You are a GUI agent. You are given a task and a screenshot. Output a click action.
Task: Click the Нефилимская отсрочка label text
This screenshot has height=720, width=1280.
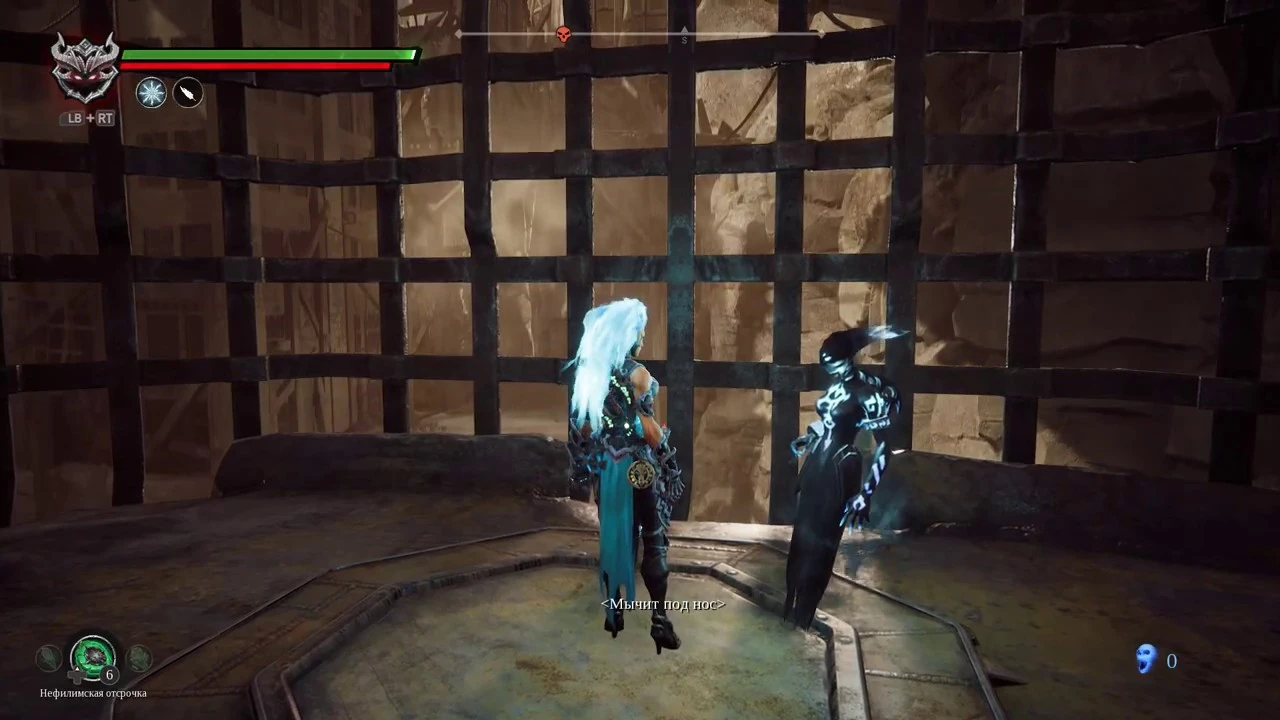pyautogui.click(x=93, y=692)
